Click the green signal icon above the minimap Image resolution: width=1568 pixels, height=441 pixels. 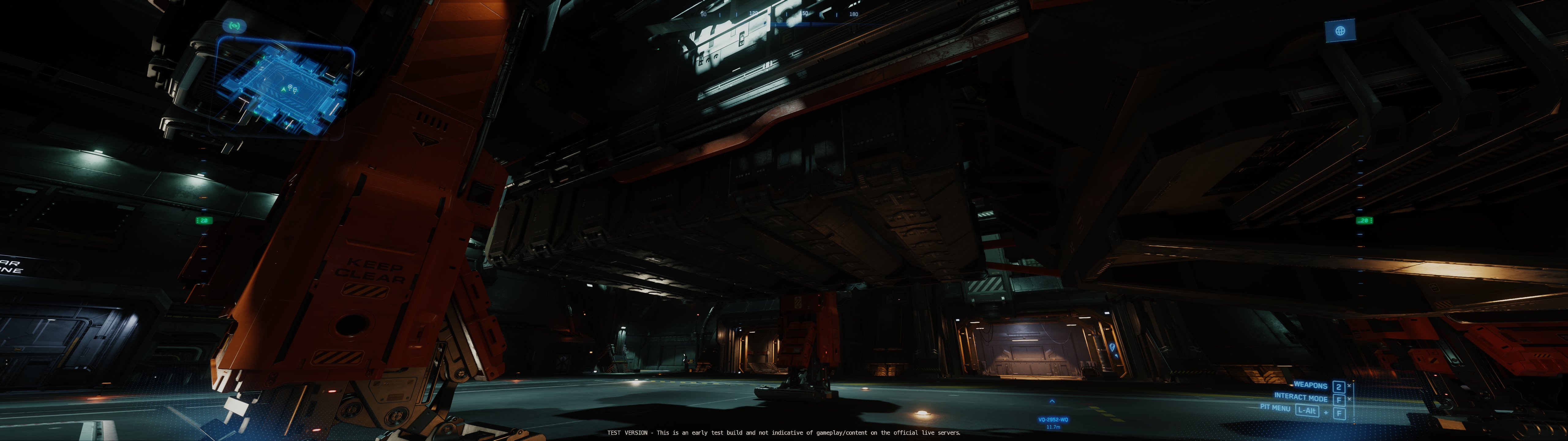pyautogui.click(x=234, y=26)
